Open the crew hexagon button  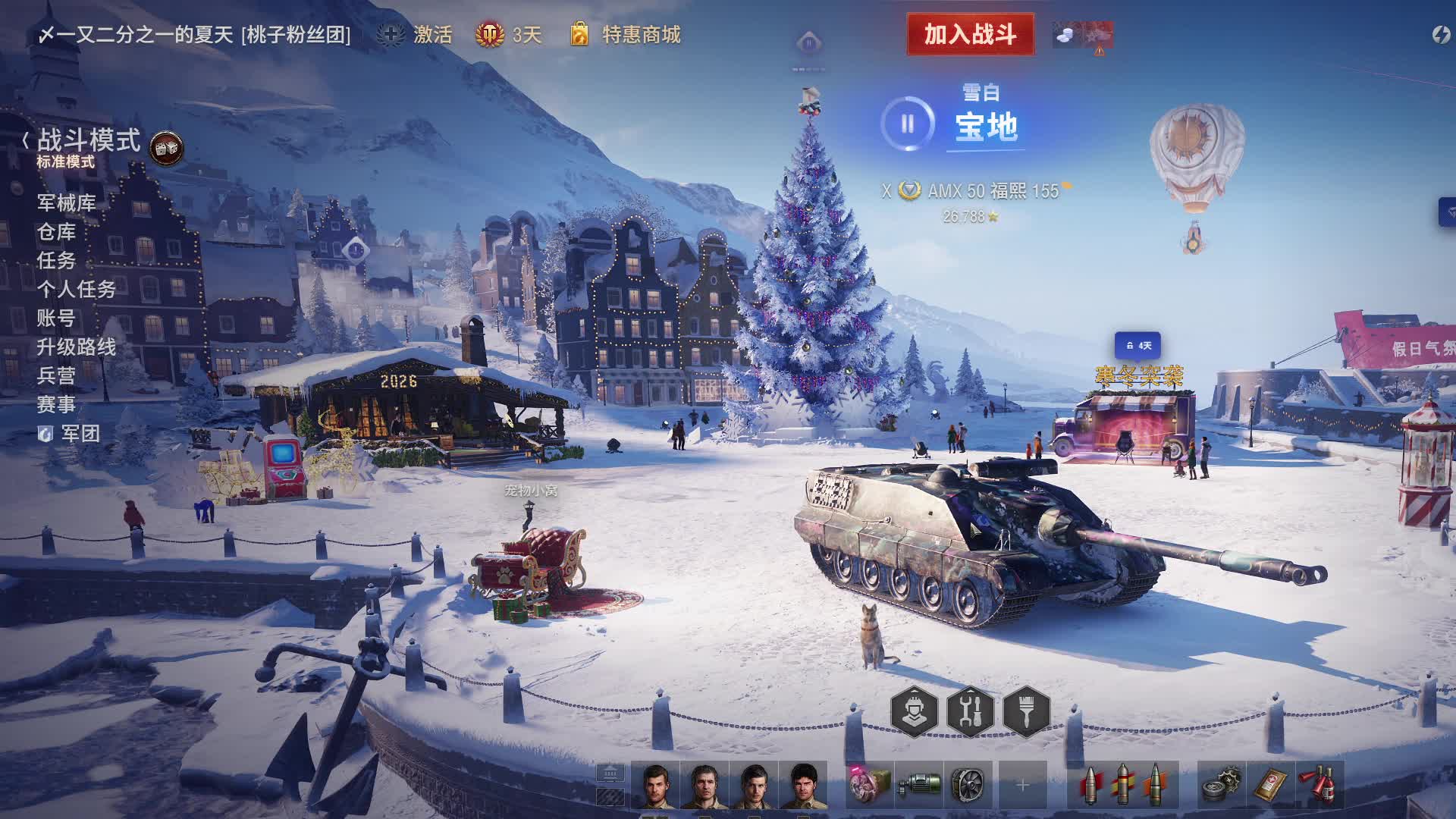pyautogui.click(x=914, y=711)
